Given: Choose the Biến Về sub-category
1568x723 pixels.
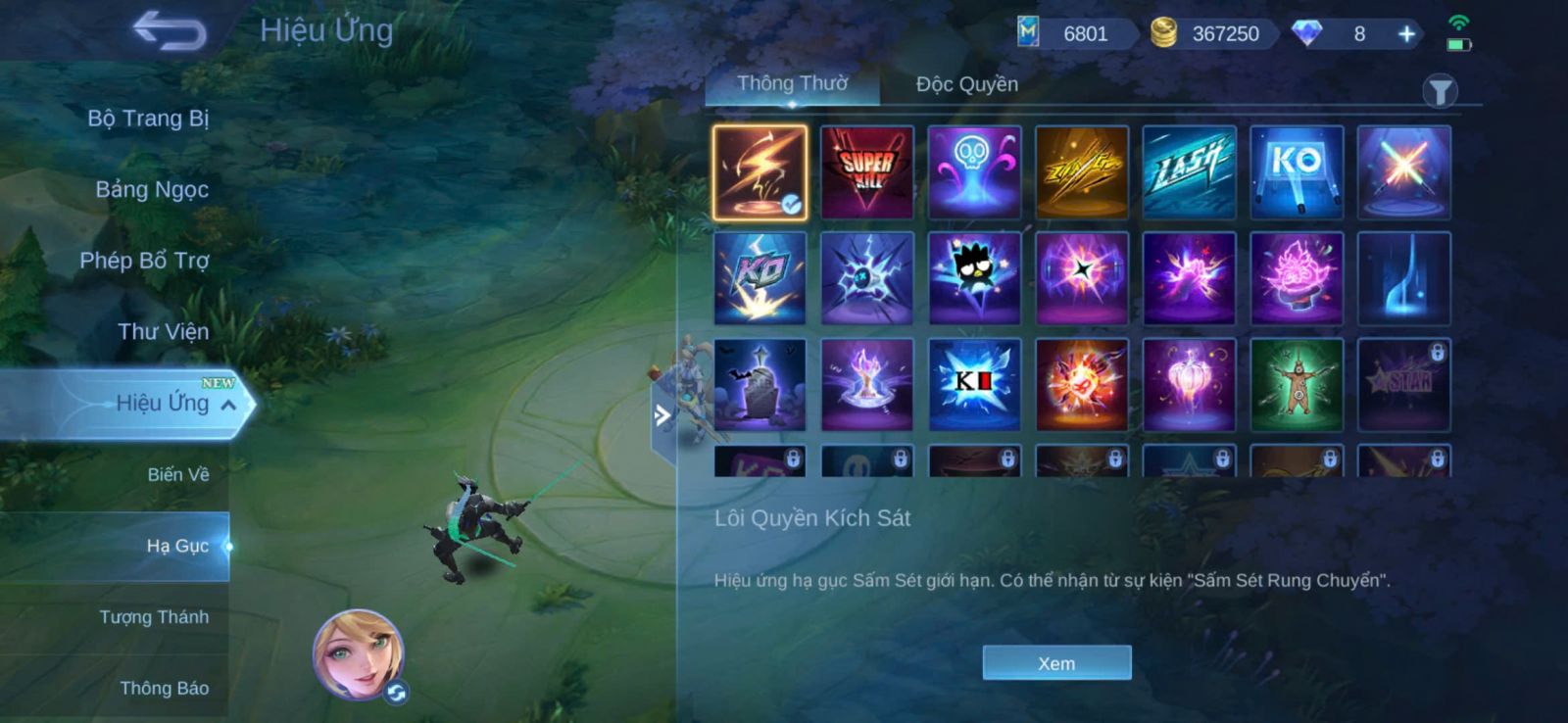Looking at the screenshot, I should click(177, 475).
